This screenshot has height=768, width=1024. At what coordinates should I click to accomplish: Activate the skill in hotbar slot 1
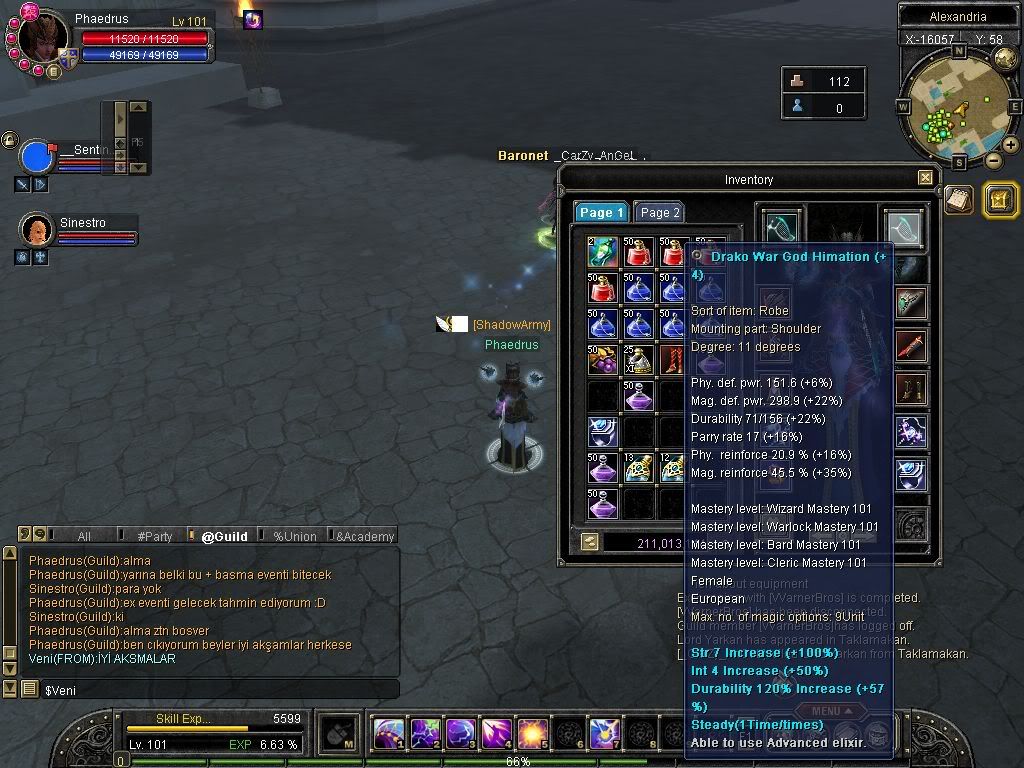389,733
